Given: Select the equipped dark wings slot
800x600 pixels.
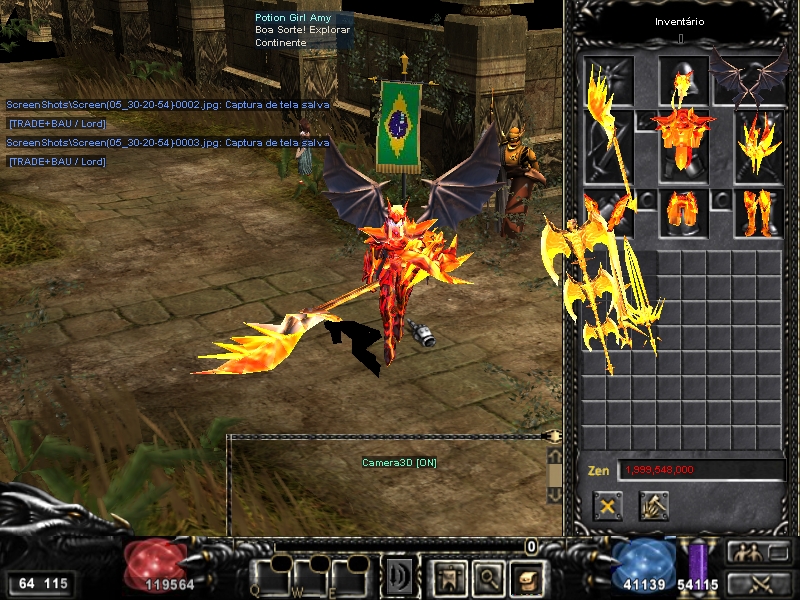Looking at the screenshot, I should 759,78.
